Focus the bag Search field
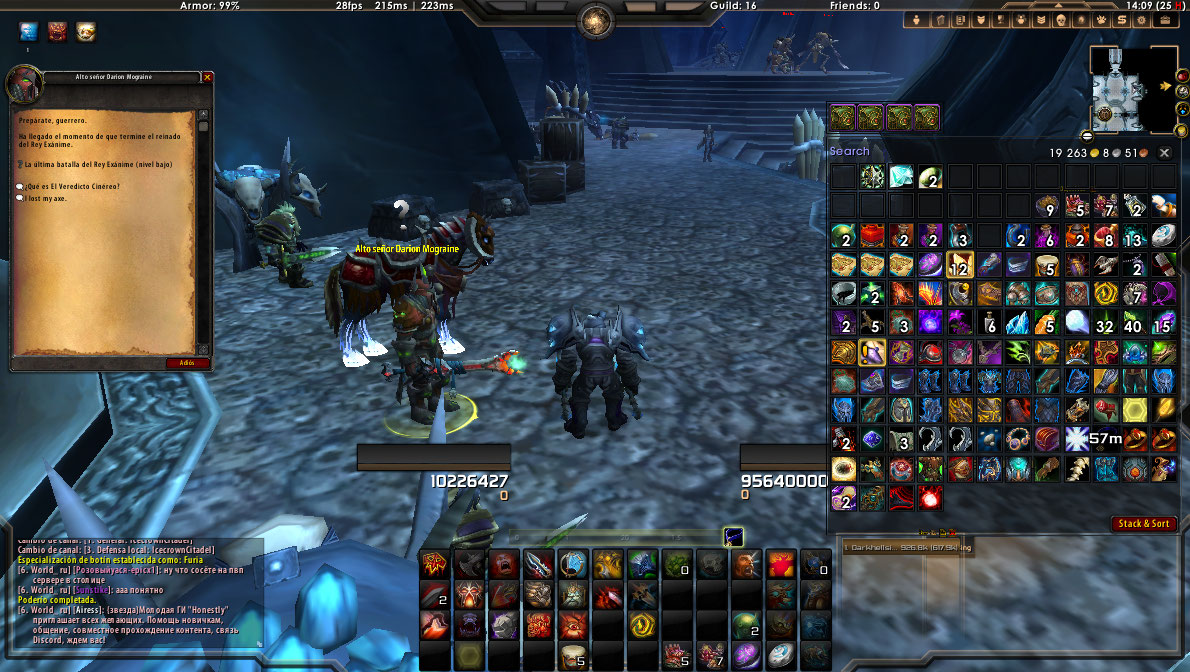Screen dimensions: 1190x672 coord(900,152)
